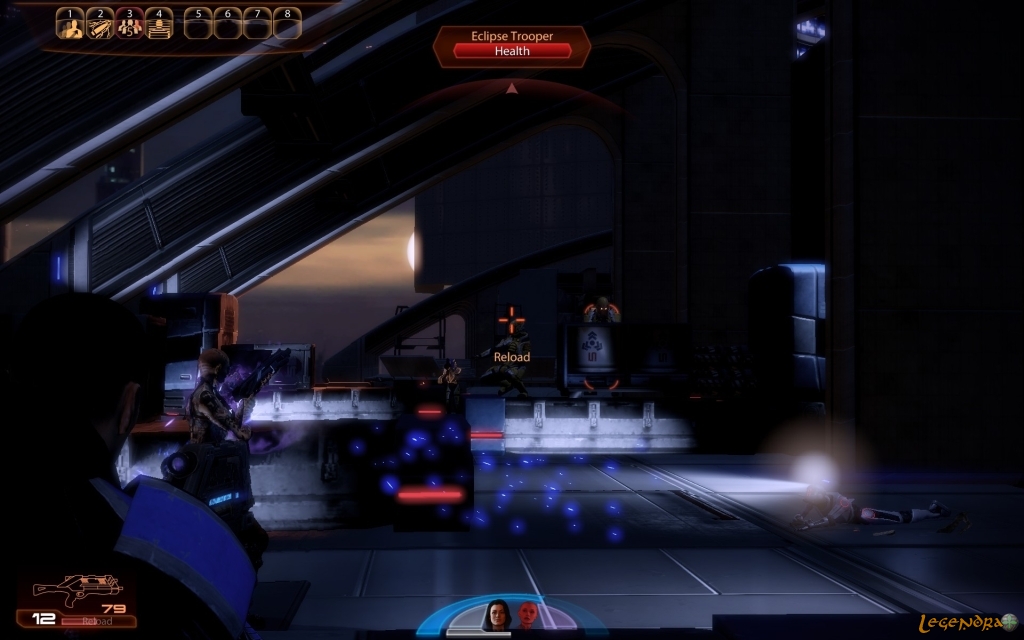Use the ammo power icon in slot 2
The width and height of the screenshot is (1024, 640).
coord(99,24)
